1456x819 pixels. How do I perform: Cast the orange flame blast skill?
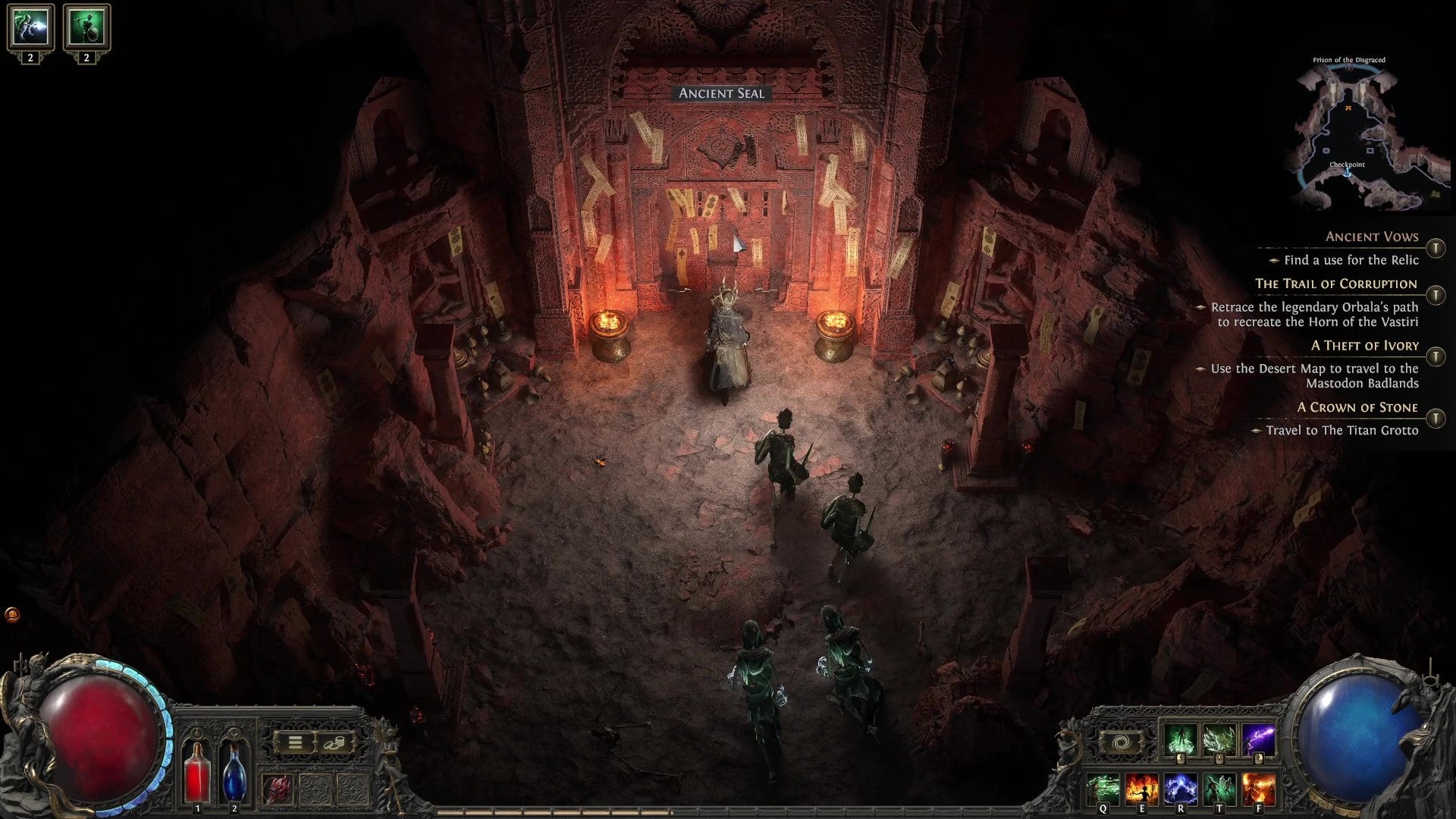(x=1258, y=789)
